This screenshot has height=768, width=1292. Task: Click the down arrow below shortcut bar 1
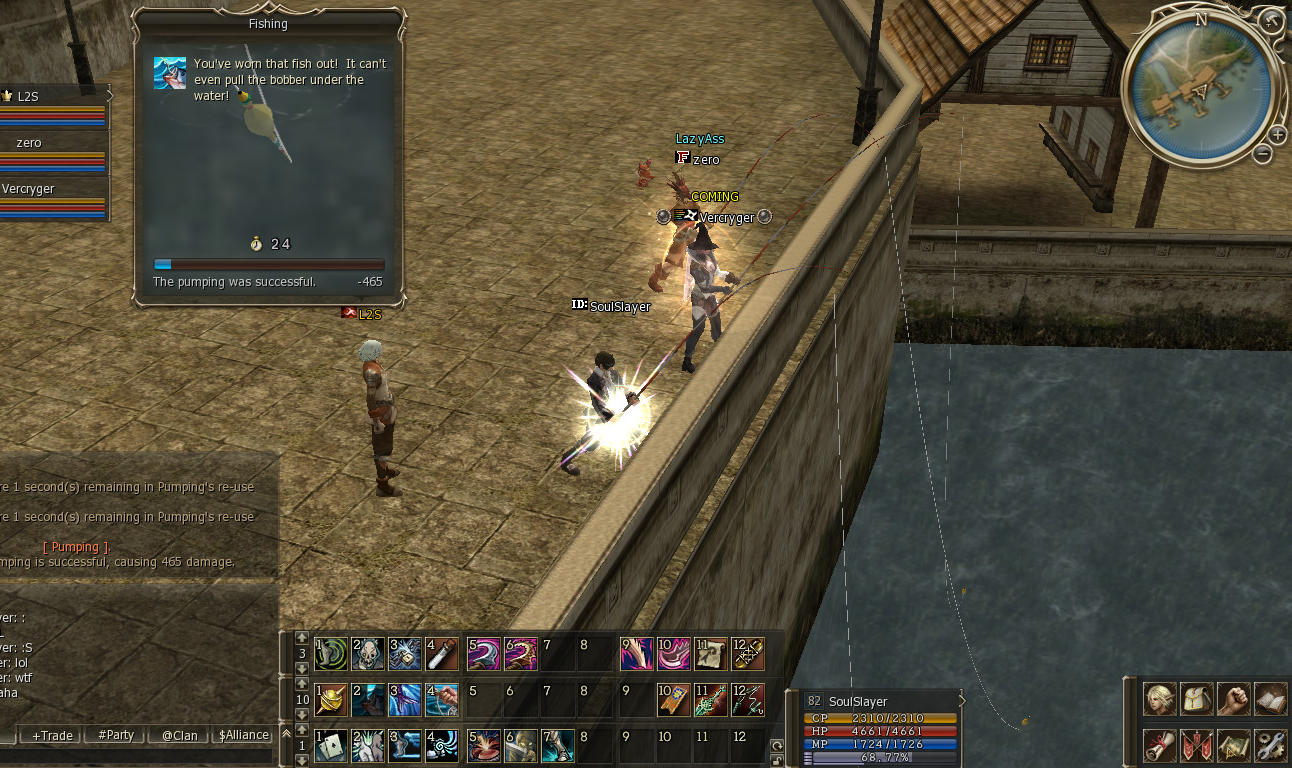click(x=302, y=760)
